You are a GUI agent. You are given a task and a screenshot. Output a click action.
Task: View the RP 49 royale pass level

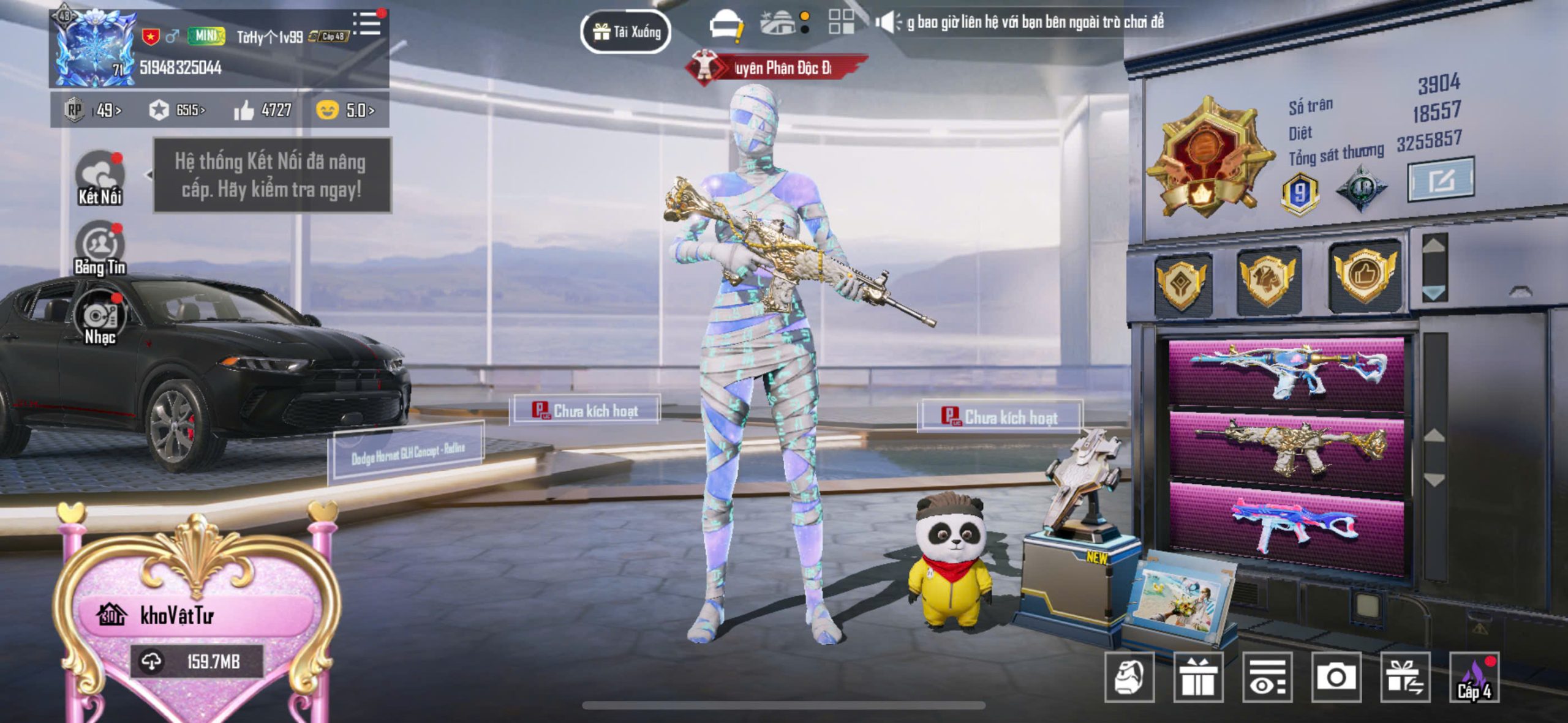(93, 110)
